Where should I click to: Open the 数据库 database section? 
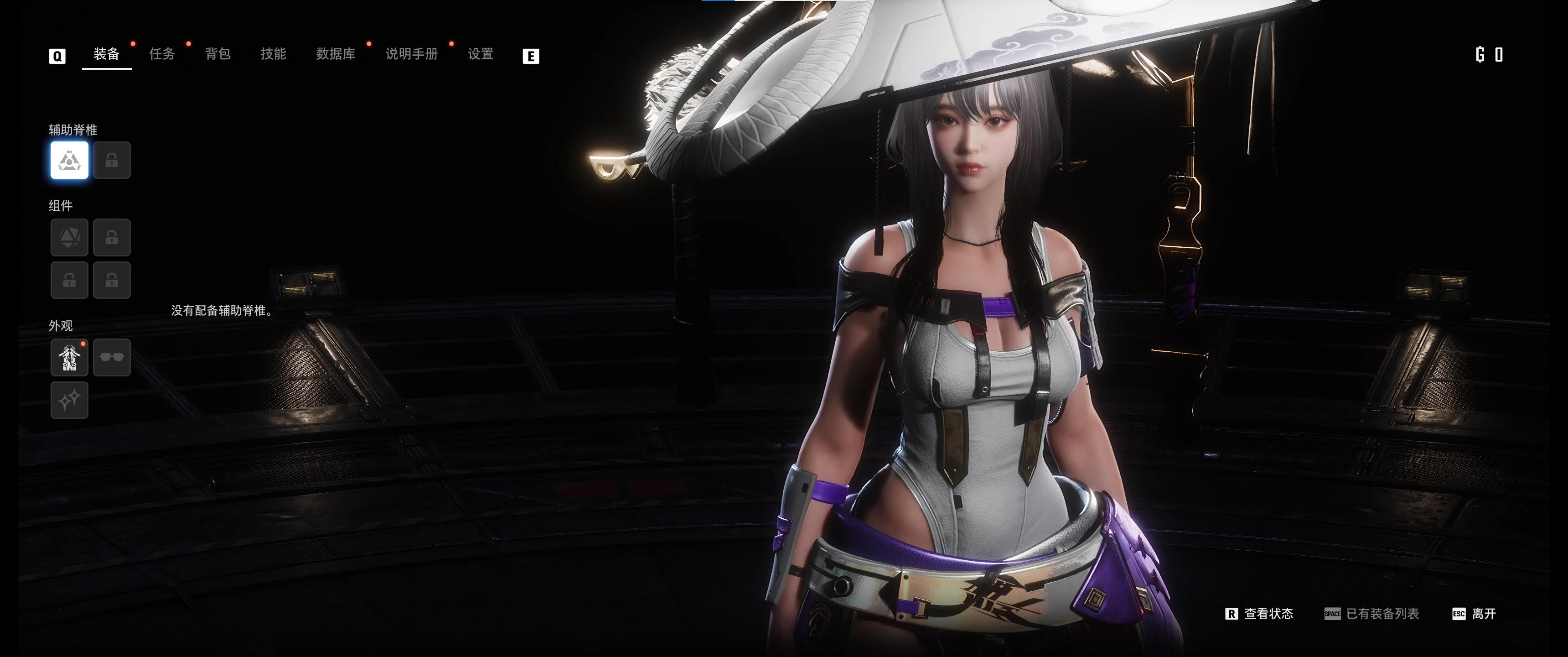pos(336,54)
